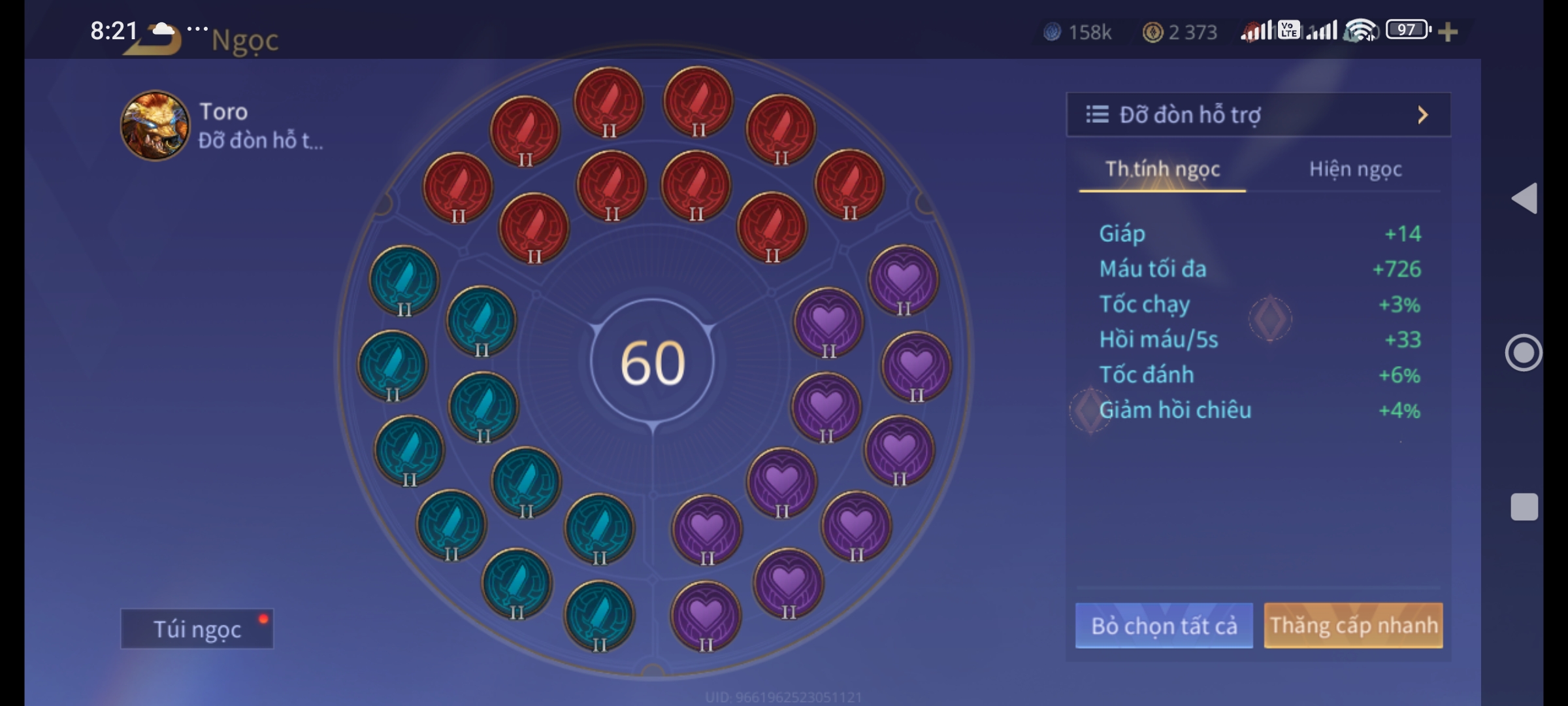
Task: Tap the Android recent apps square
Action: (1524, 507)
